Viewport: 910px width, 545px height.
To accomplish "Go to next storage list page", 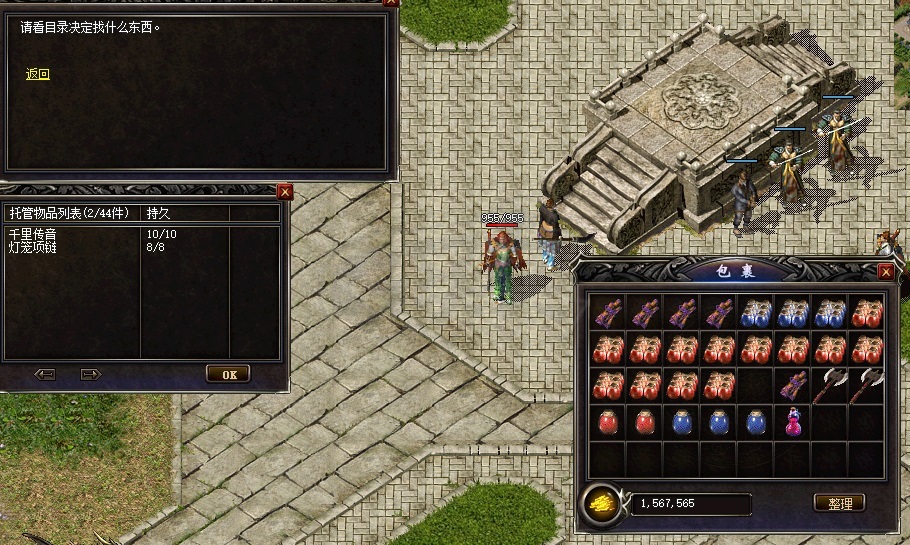I will [x=91, y=374].
